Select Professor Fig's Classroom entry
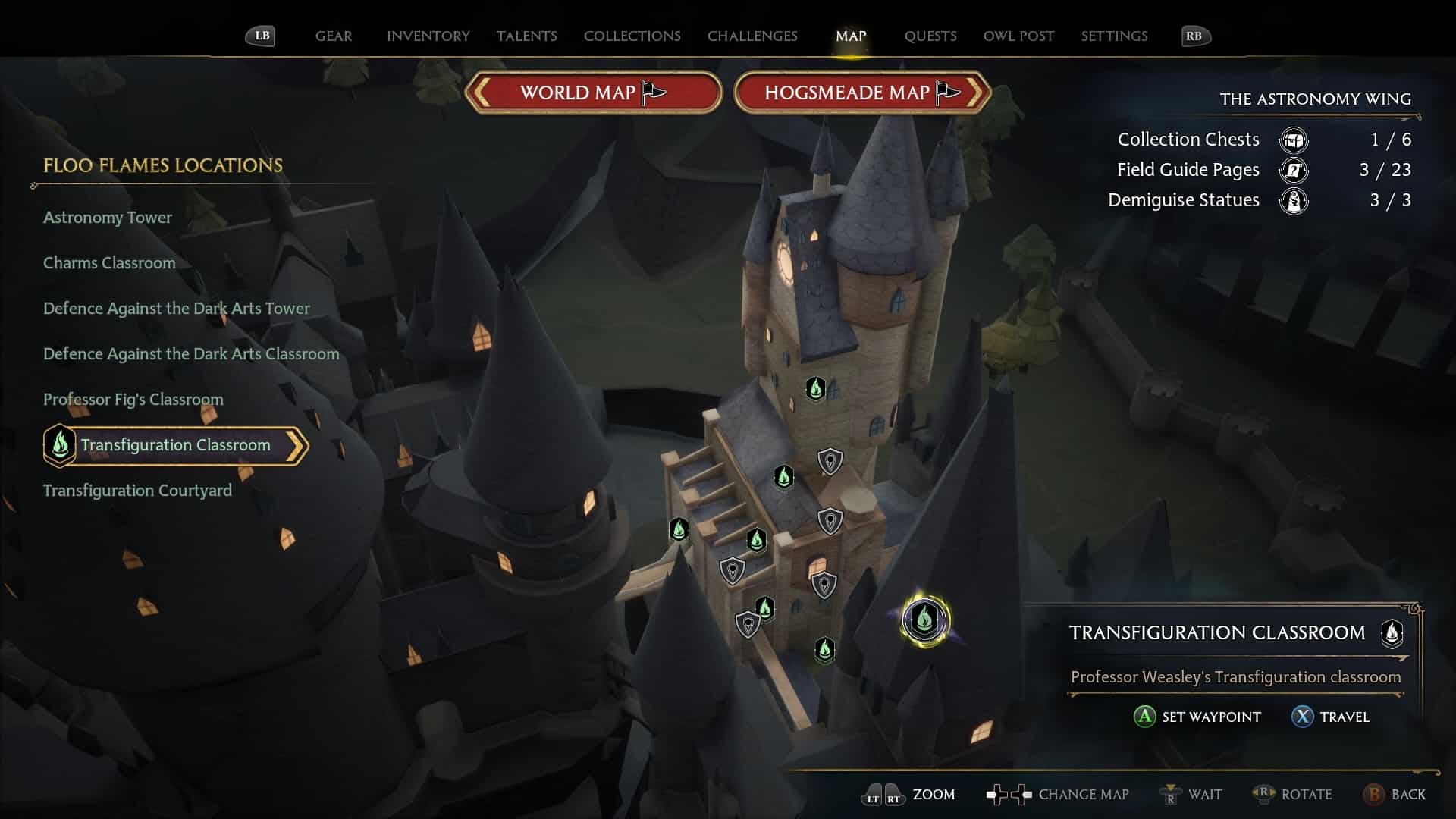Image resolution: width=1456 pixels, height=819 pixels. (x=133, y=400)
